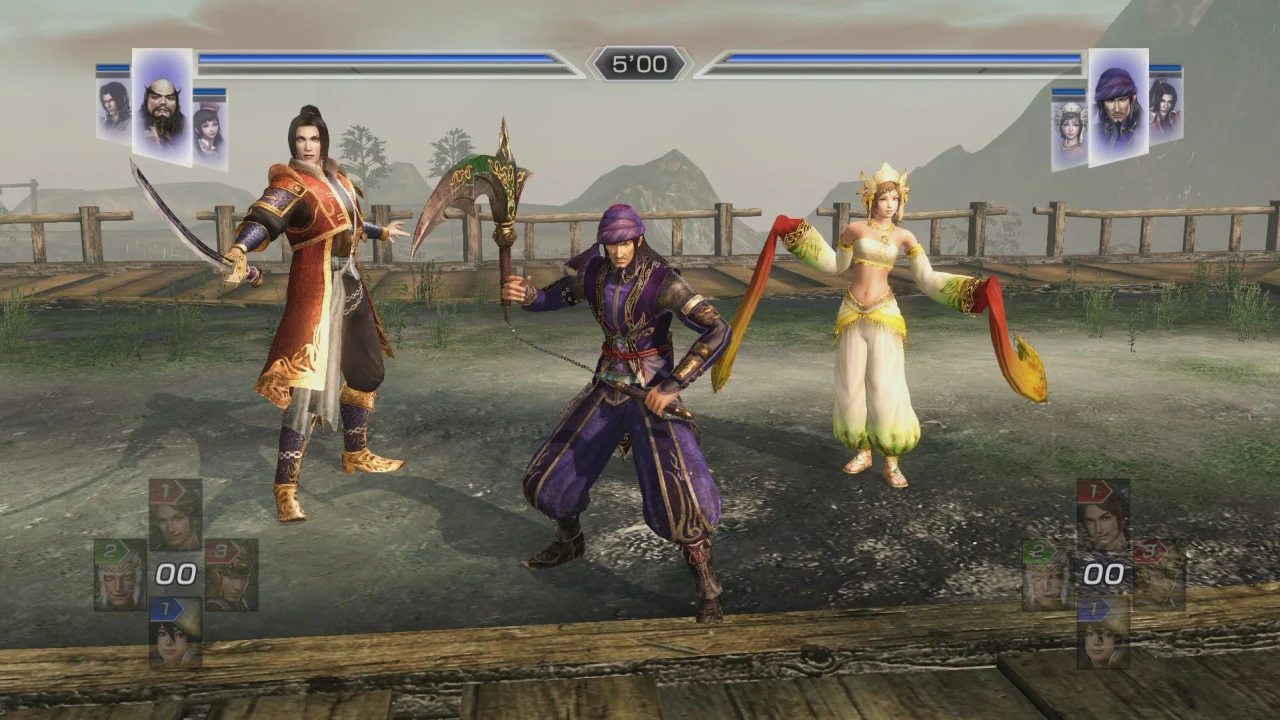
Task: Click the left team's '00' score counter
Action: click(177, 572)
